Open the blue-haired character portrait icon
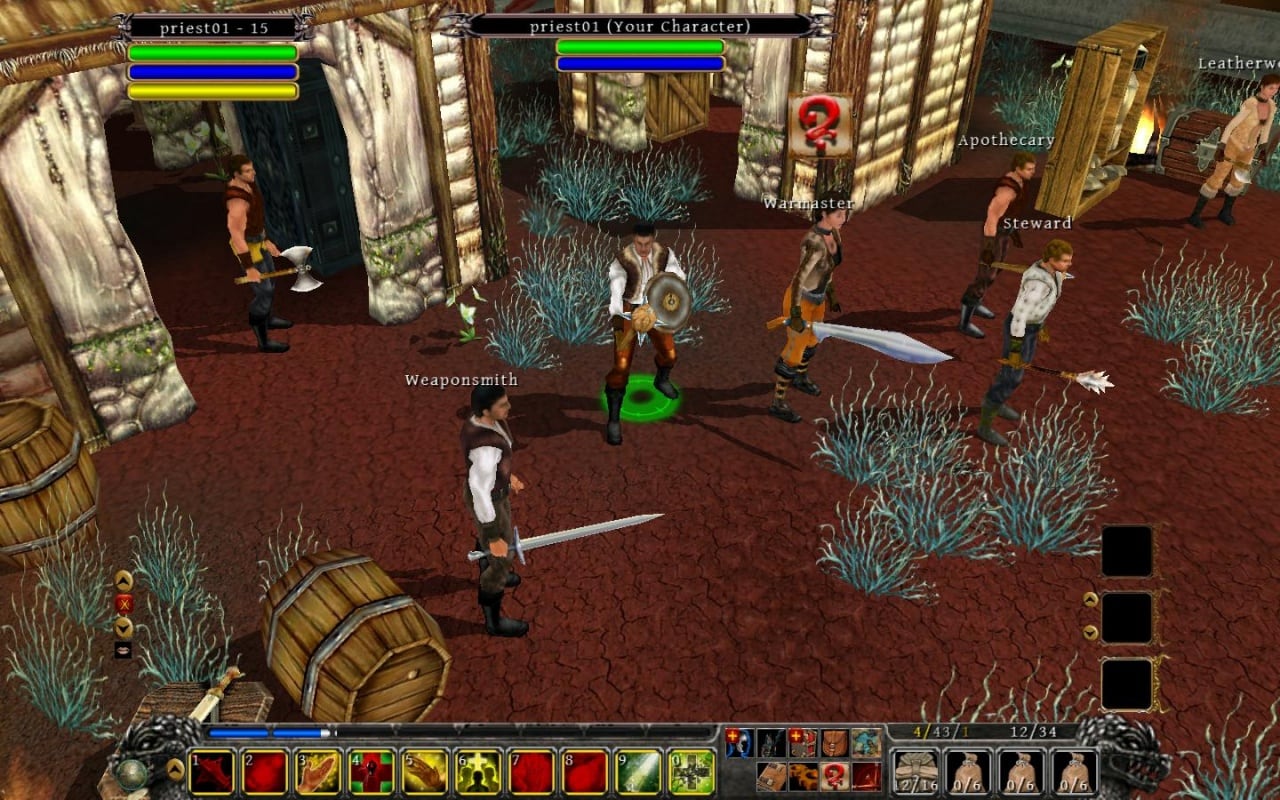The image size is (1280, 800). 738,742
